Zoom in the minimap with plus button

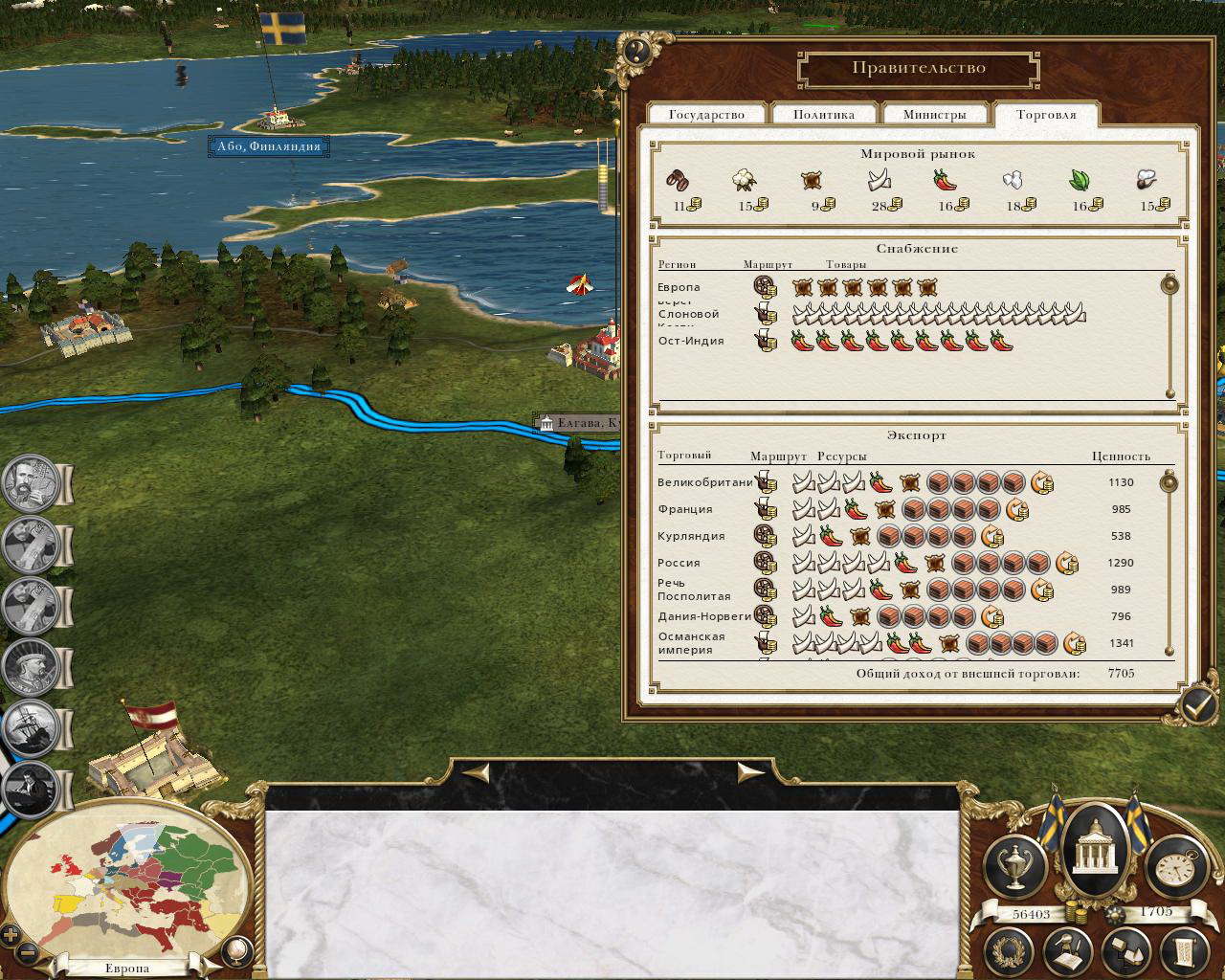coord(11,935)
